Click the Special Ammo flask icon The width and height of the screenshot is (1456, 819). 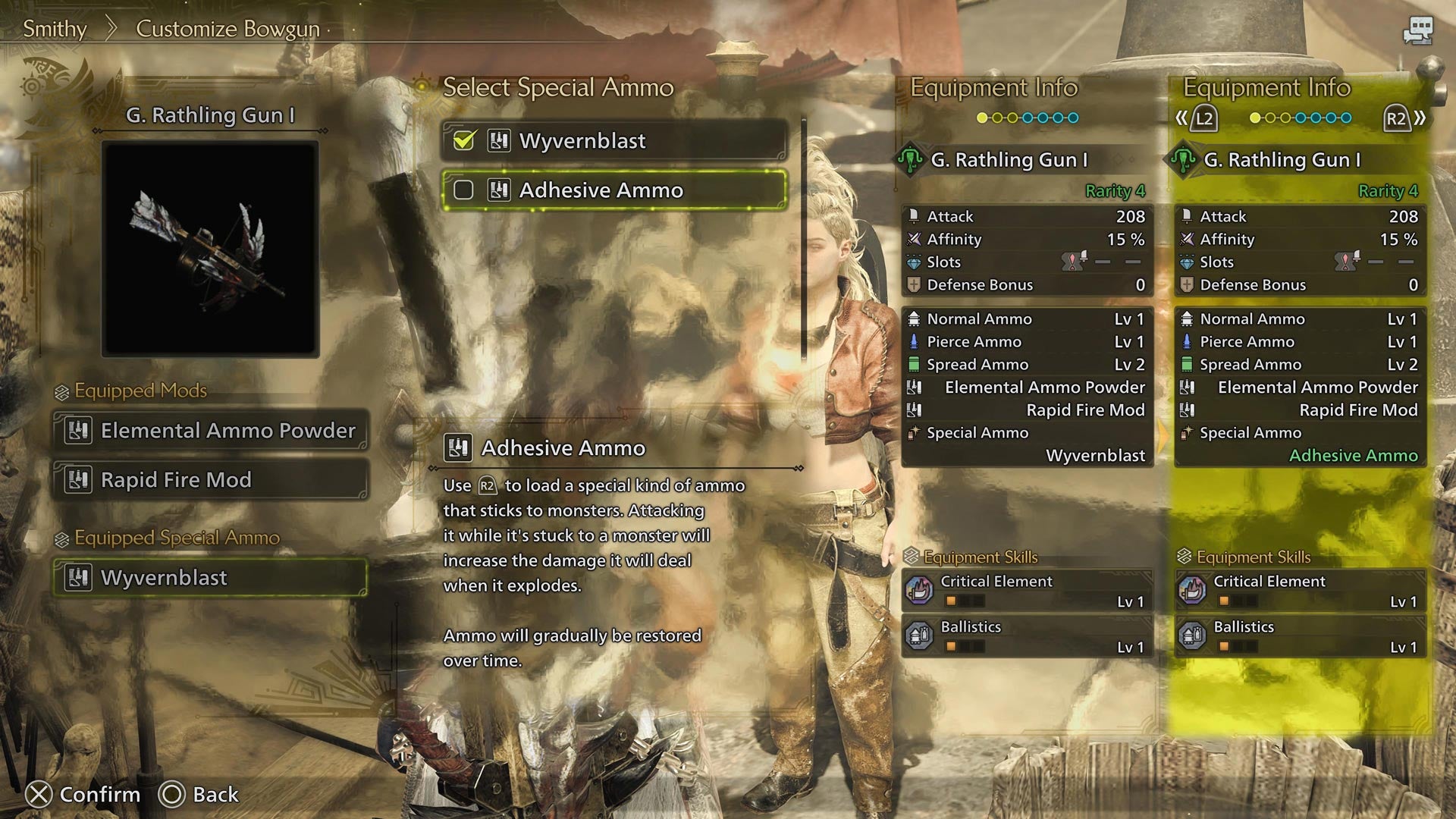915,432
